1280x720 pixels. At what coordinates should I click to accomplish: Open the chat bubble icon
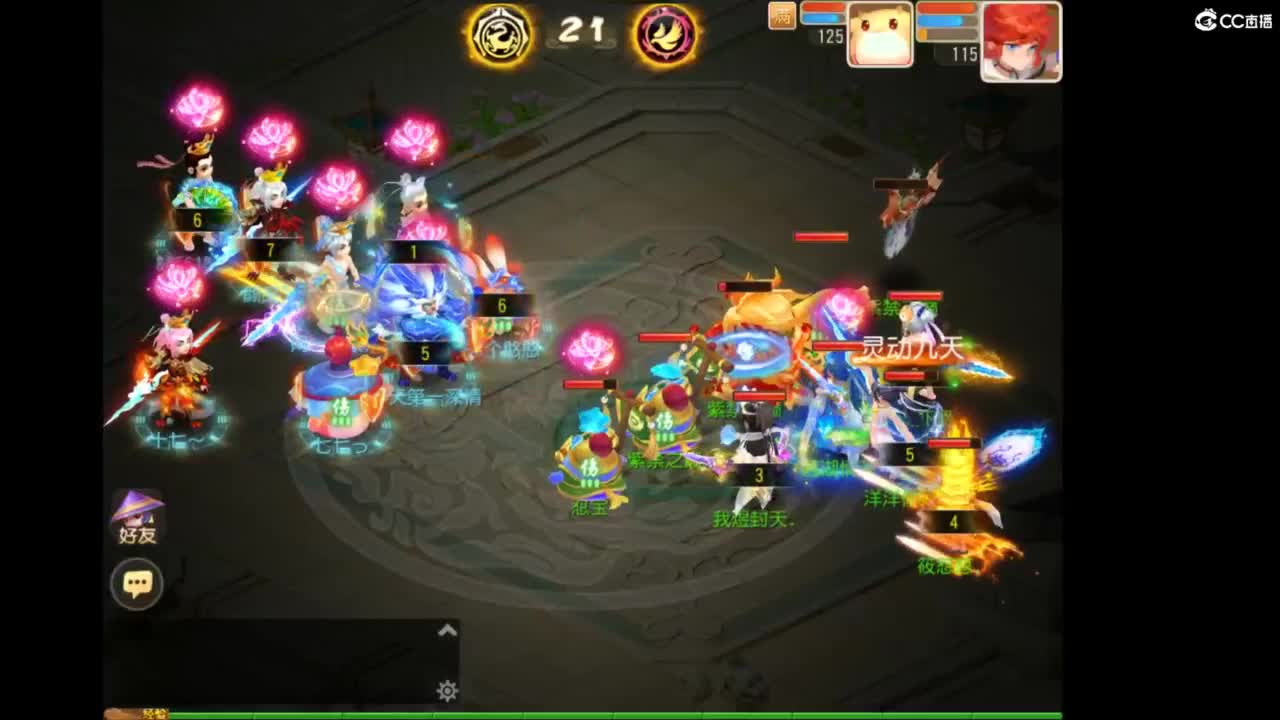(x=138, y=583)
